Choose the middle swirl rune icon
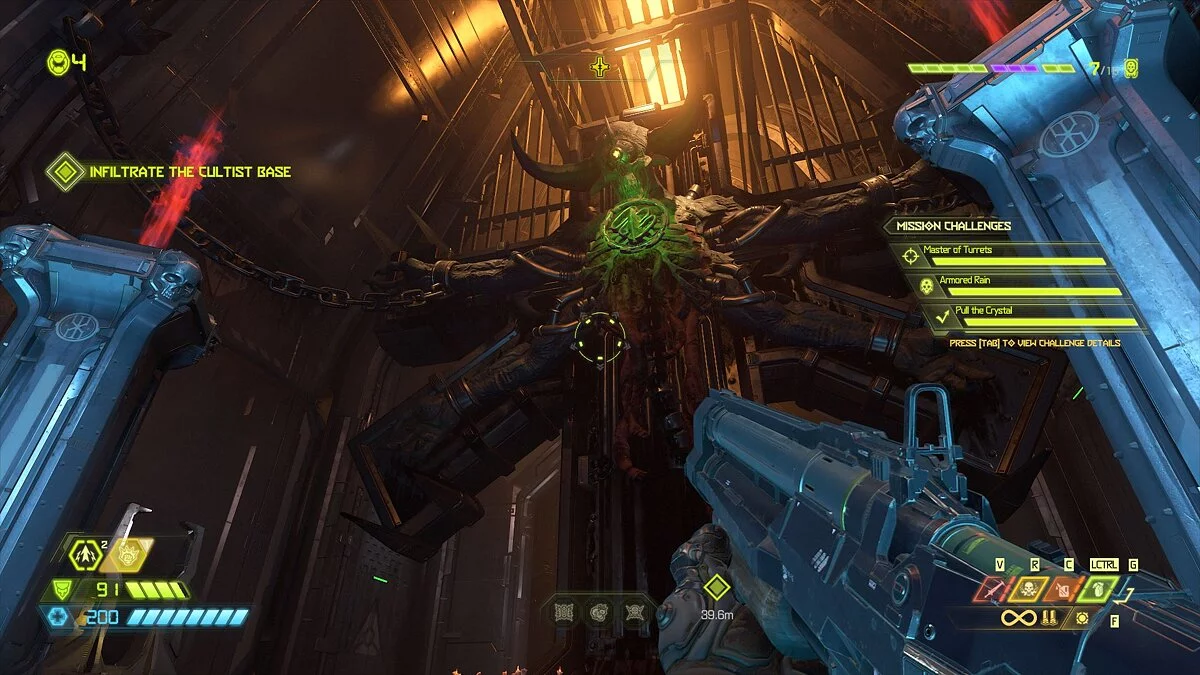Image resolution: width=1200 pixels, height=675 pixels. [598, 610]
